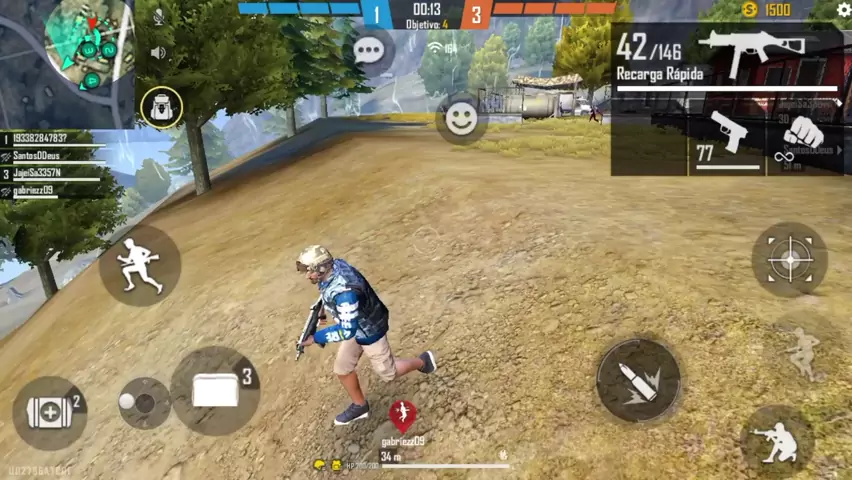Throw the grenade
The height and width of the screenshot is (480, 852).
coord(143,403)
